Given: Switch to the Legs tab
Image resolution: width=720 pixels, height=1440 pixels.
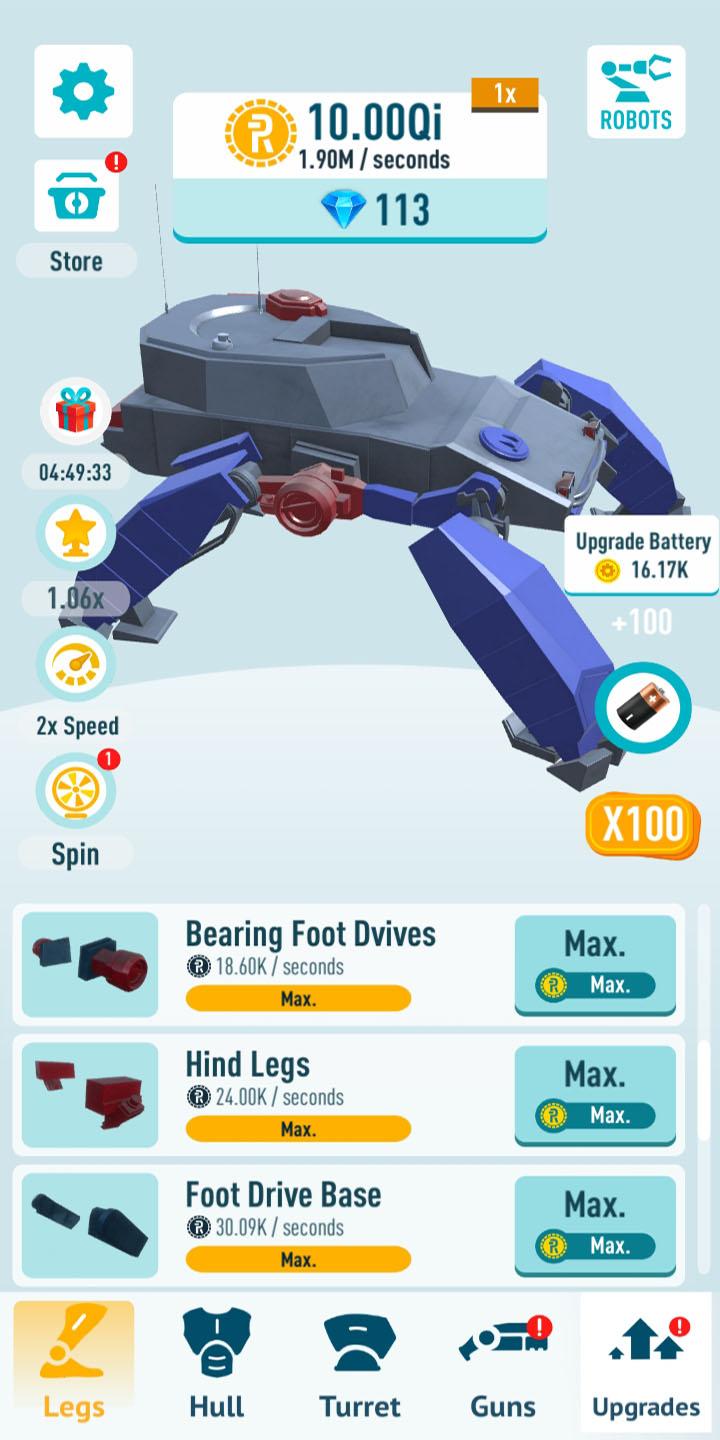Looking at the screenshot, I should (x=74, y=1363).
